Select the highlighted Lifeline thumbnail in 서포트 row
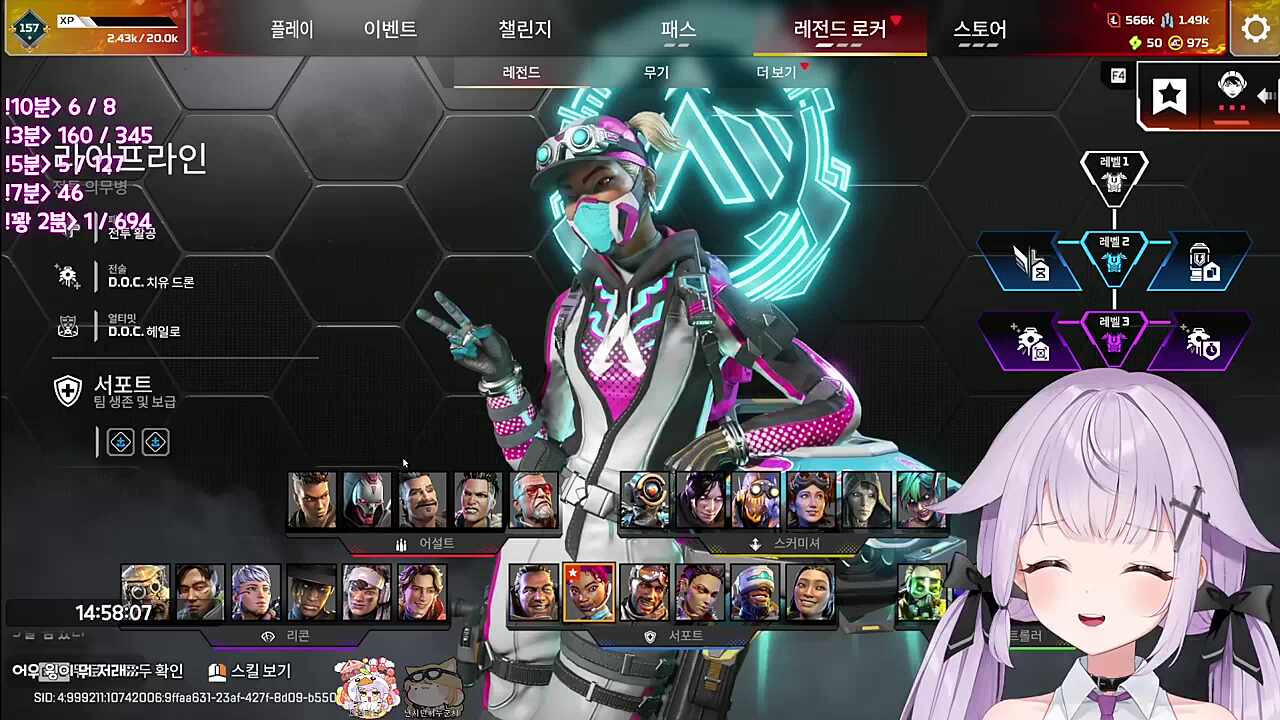1280x720 pixels. 588,592
